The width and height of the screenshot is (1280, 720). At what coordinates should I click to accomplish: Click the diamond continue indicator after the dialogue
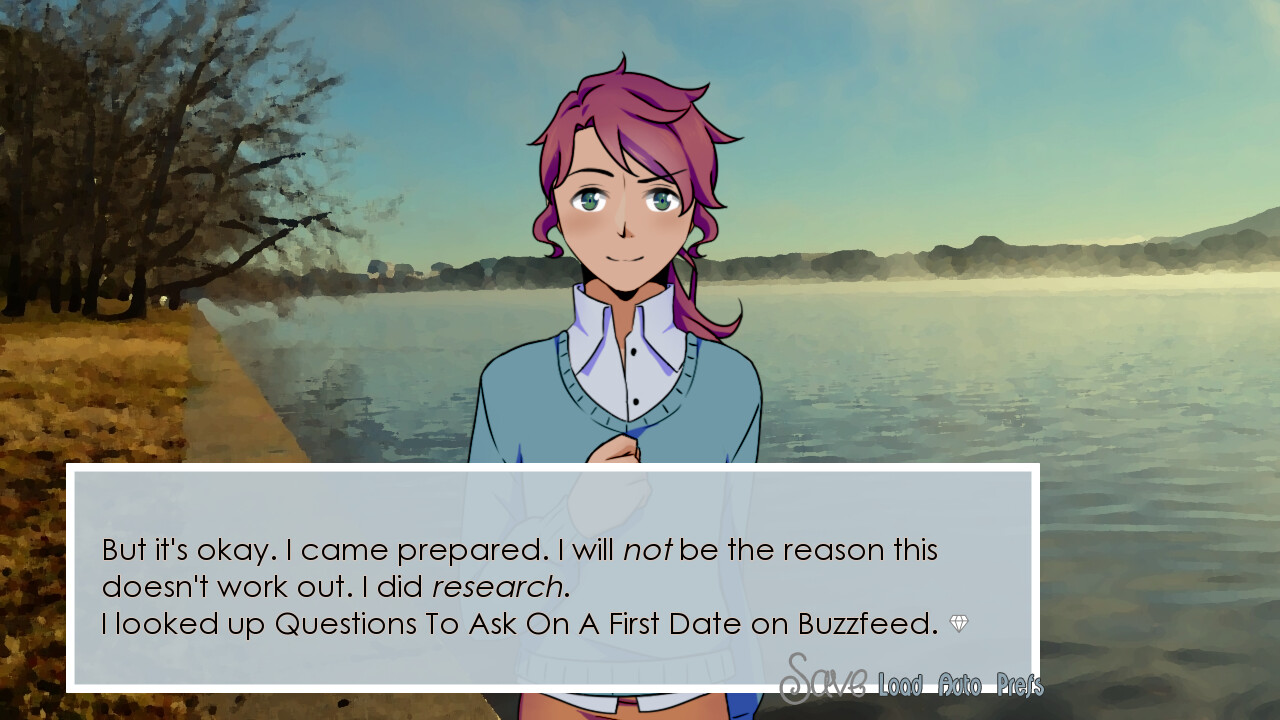click(960, 623)
